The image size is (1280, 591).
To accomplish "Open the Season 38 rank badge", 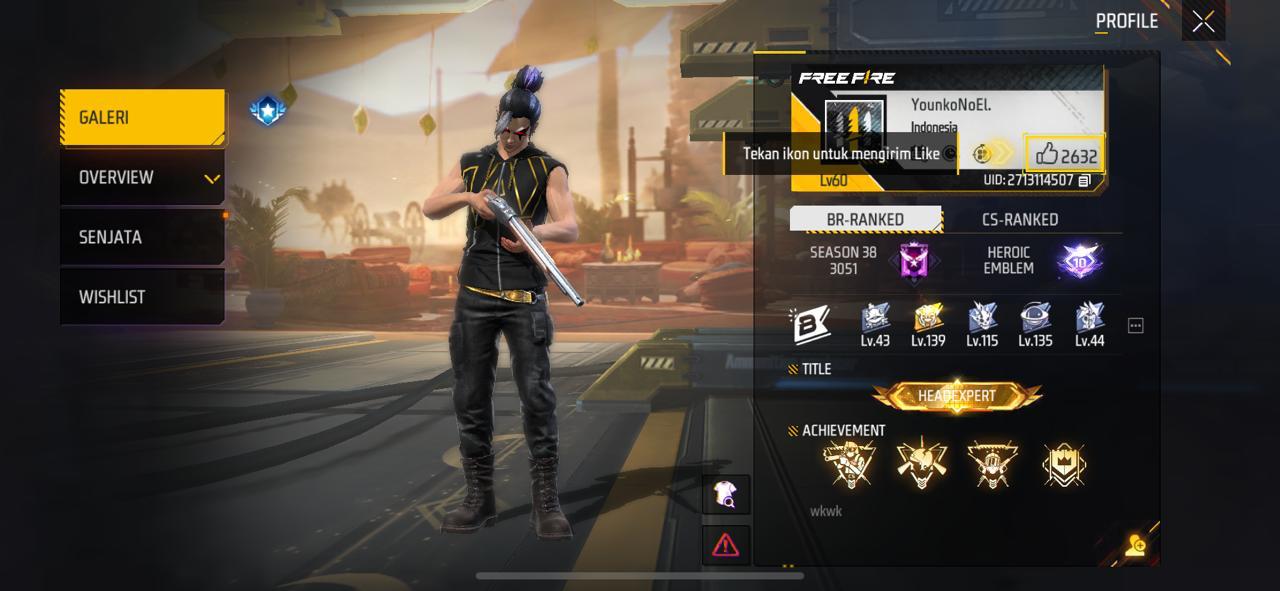I will coord(914,261).
